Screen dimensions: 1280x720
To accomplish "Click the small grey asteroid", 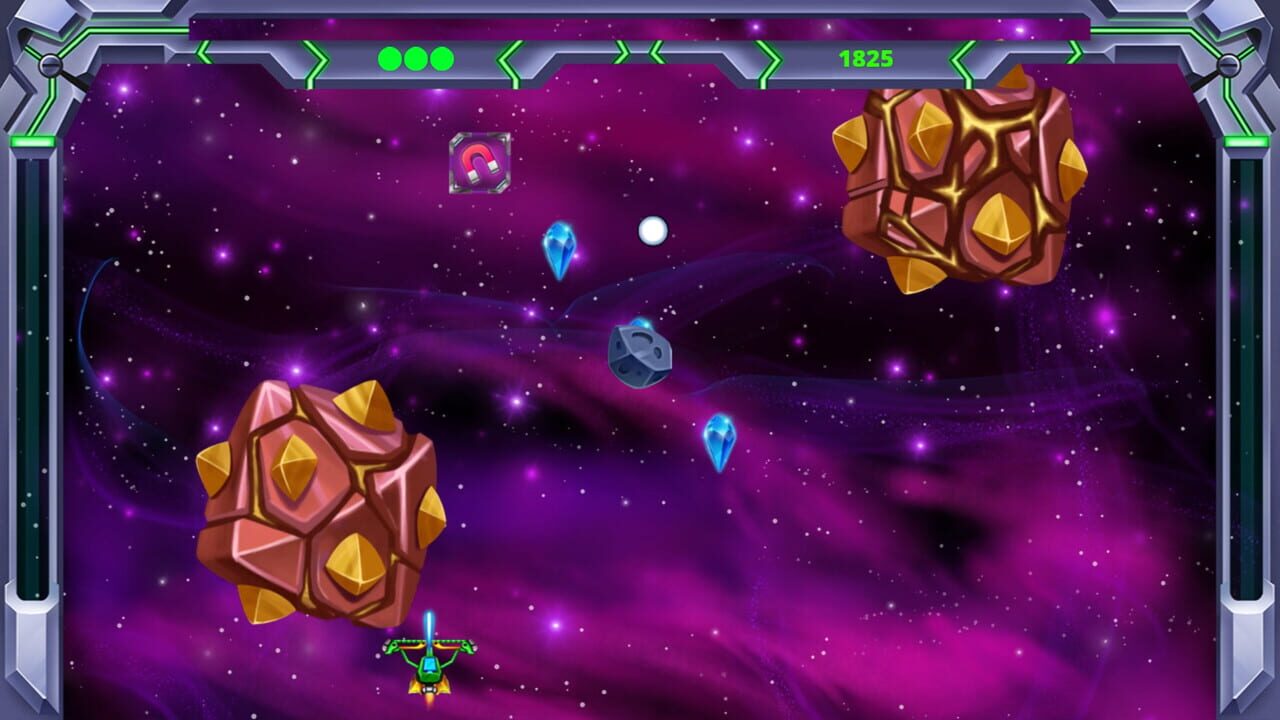I will [x=640, y=356].
